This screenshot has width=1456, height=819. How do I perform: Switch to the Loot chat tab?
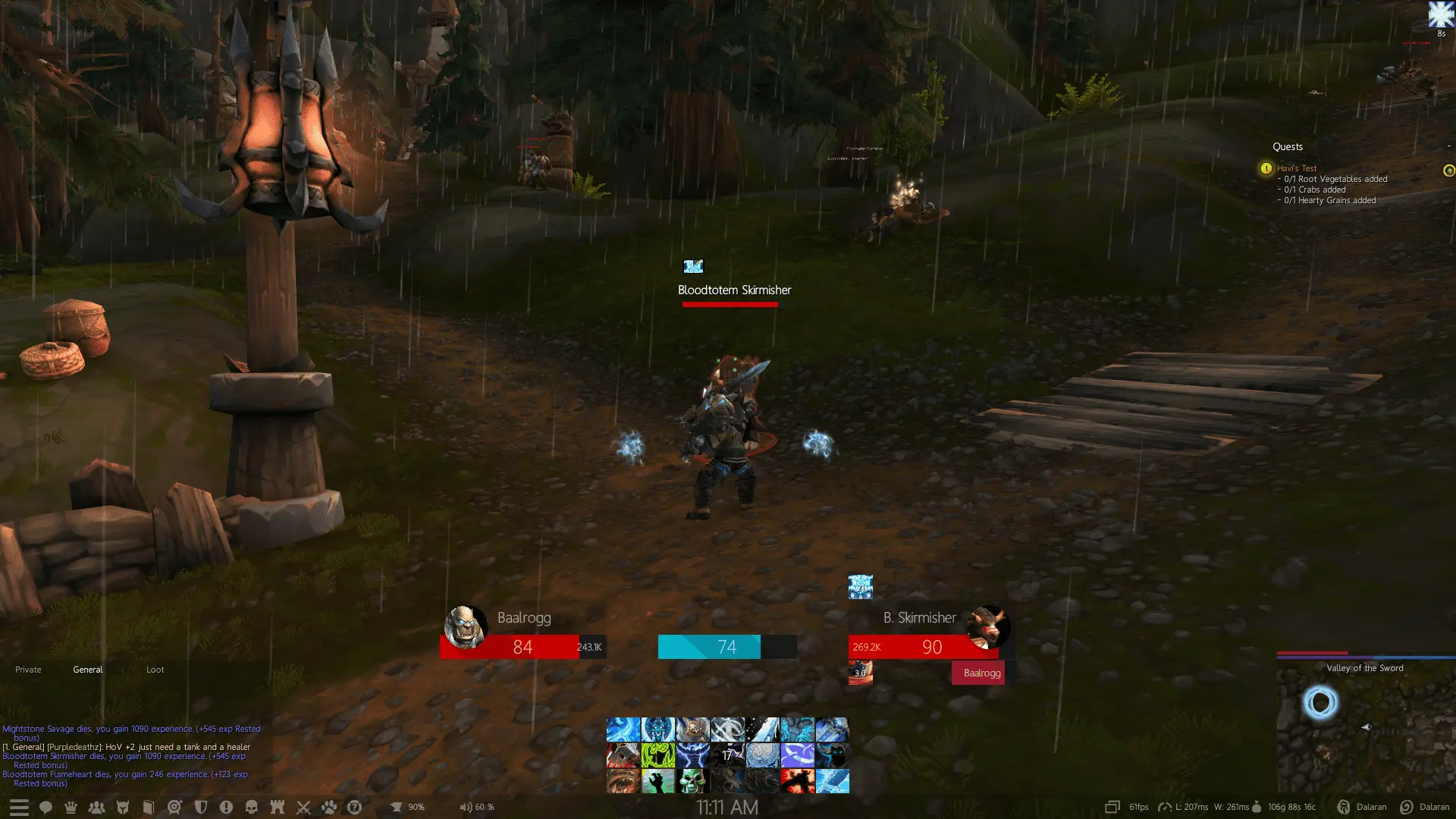(x=155, y=670)
